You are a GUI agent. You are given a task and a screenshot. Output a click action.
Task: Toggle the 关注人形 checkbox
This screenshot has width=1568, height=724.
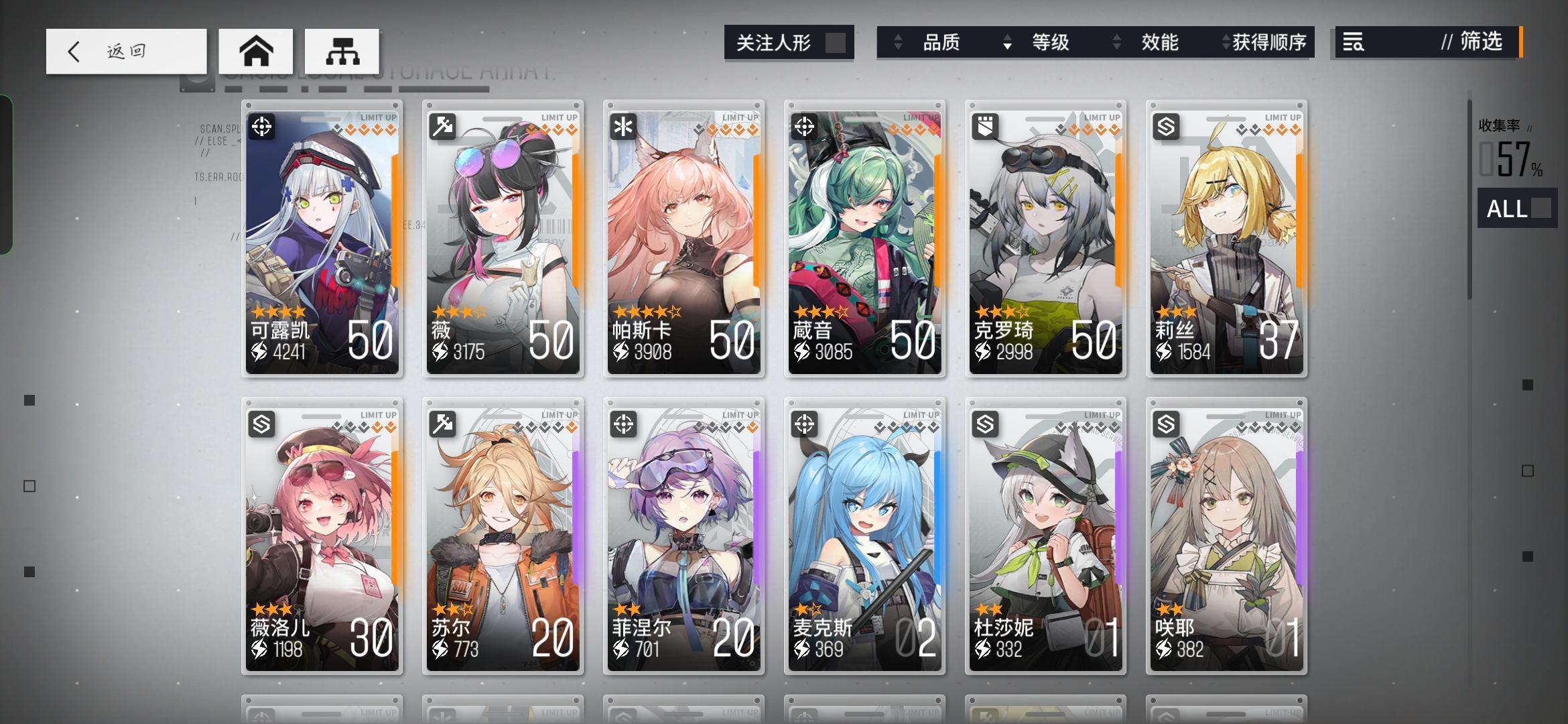coord(833,42)
